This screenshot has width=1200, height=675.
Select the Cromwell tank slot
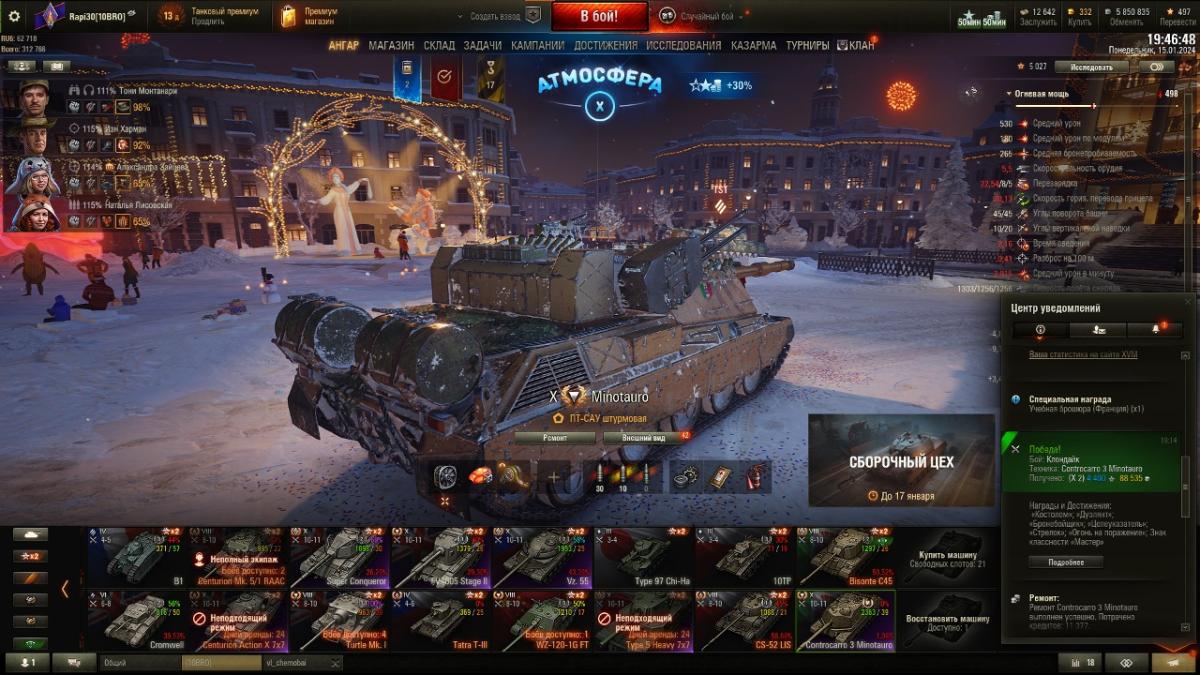(x=135, y=620)
